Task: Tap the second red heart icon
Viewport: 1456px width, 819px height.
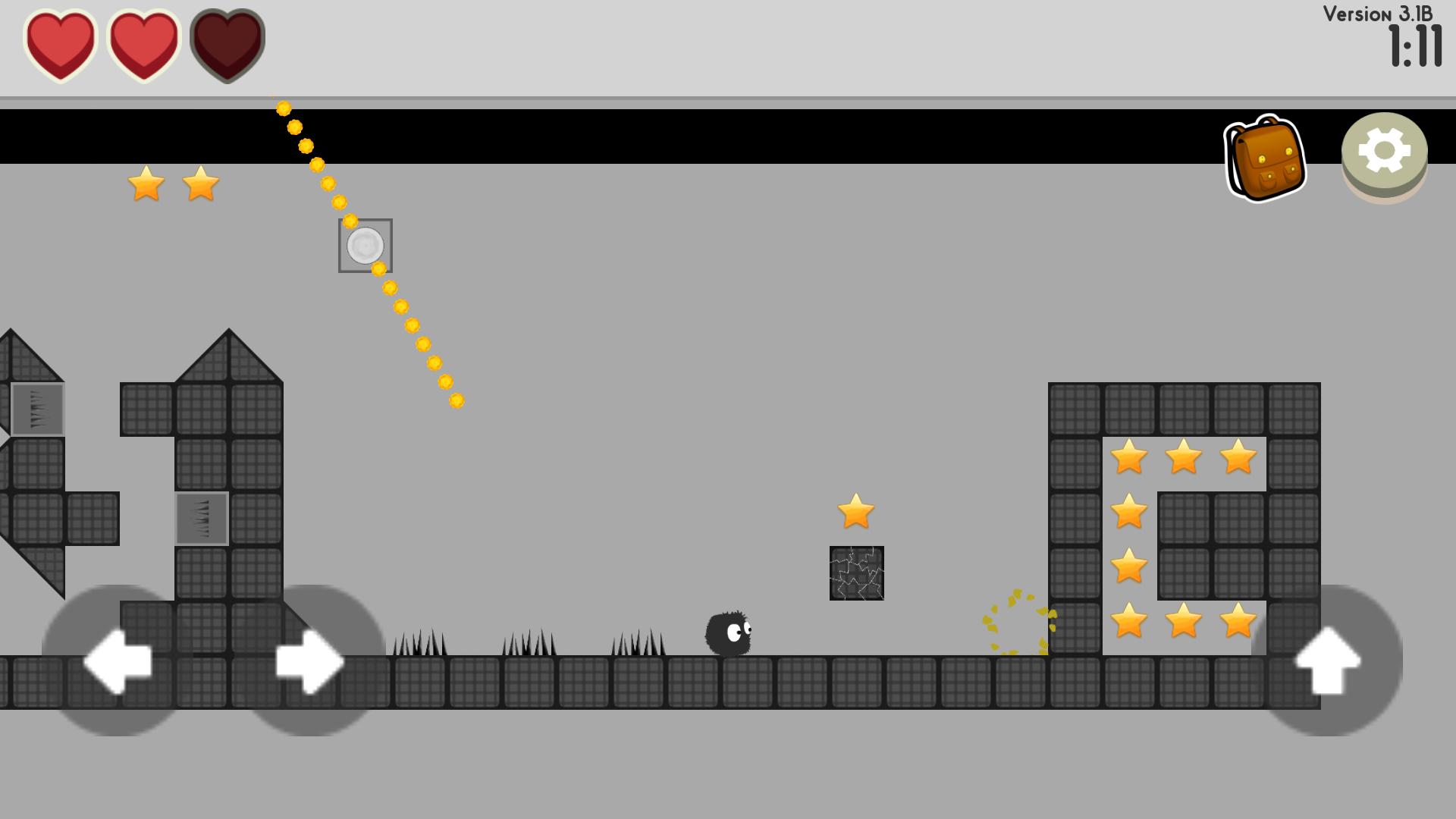Action: tap(144, 43)
